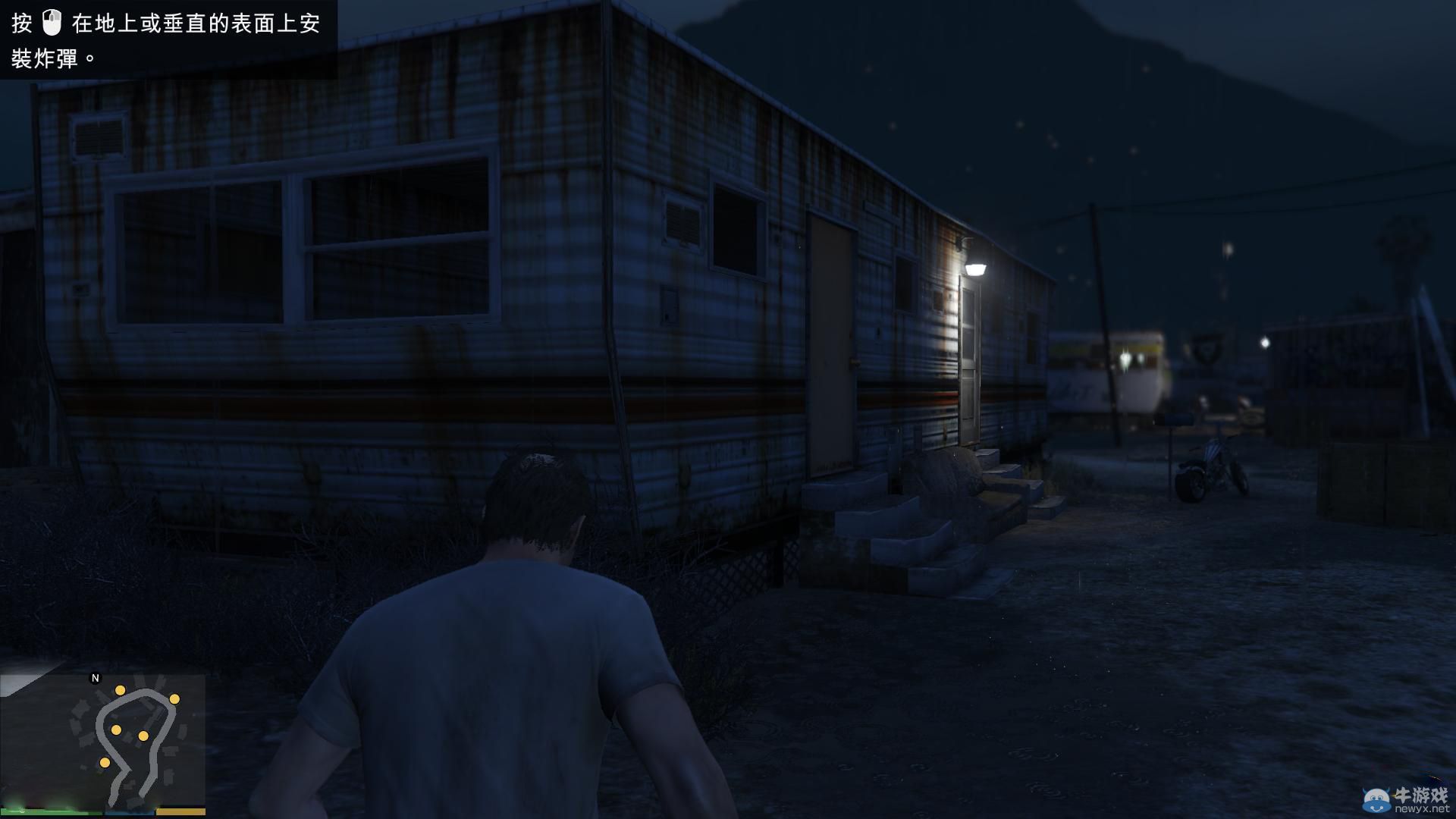Select the N compass marker on the minimap

pyautogui.click(x=94, y=678)
